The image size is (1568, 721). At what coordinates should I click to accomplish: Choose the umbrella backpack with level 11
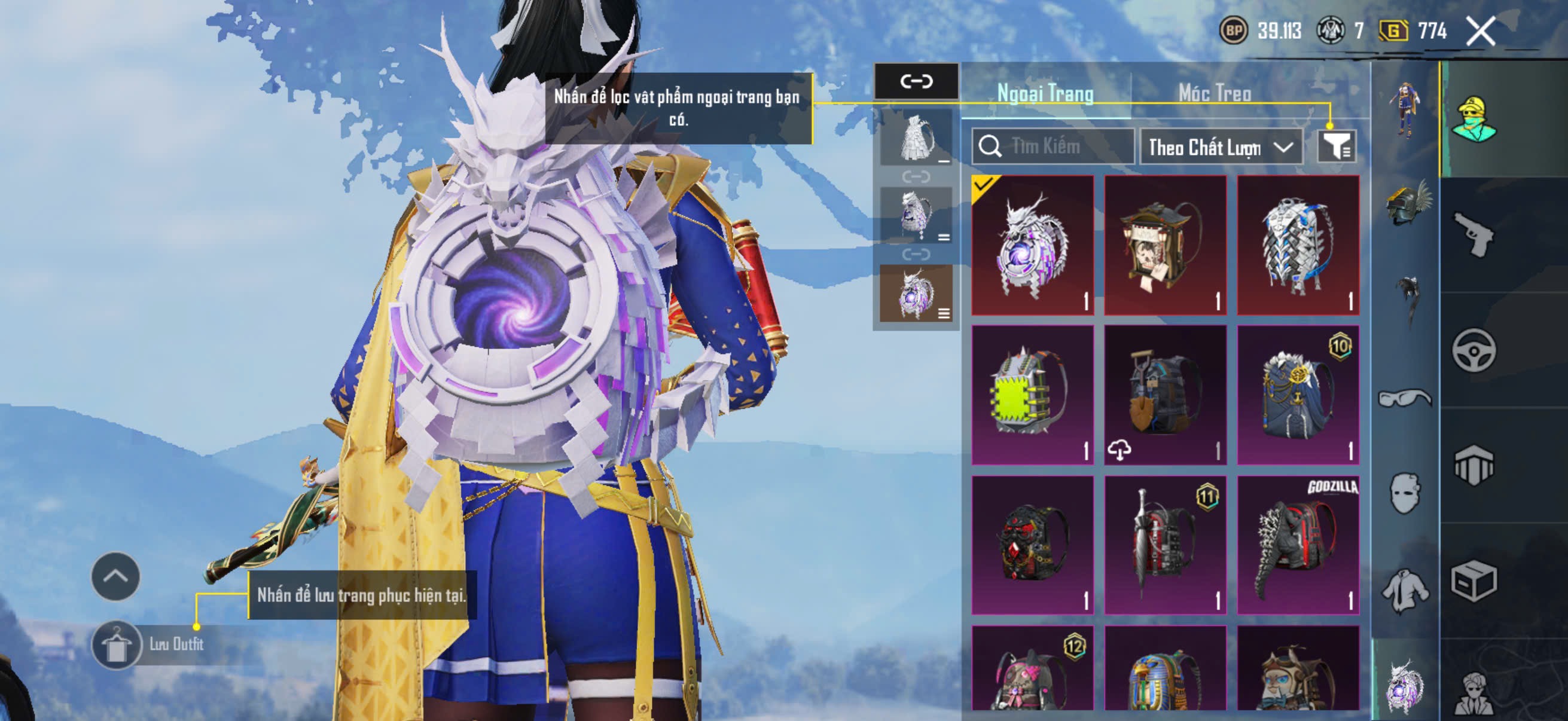click(x=1165, y=545)
